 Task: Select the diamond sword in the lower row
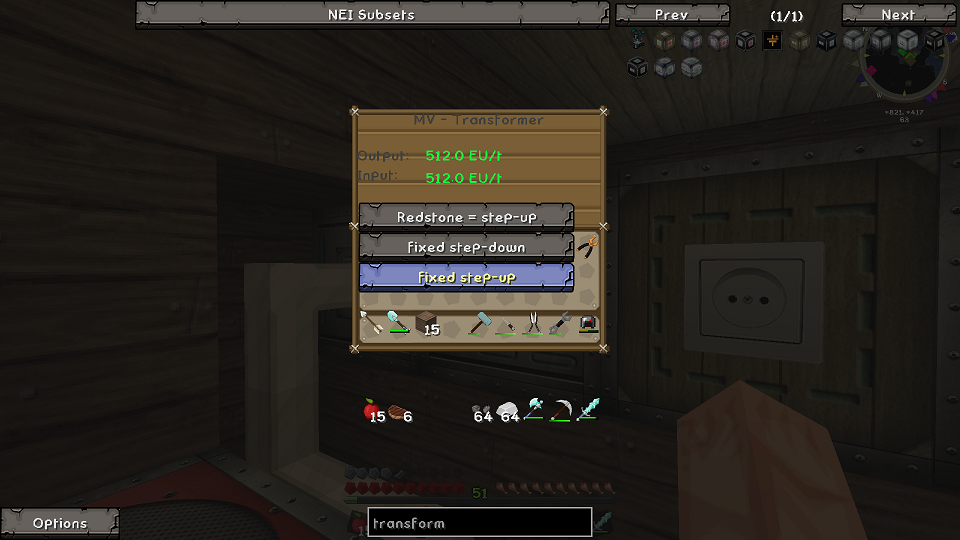pos(588,411)
